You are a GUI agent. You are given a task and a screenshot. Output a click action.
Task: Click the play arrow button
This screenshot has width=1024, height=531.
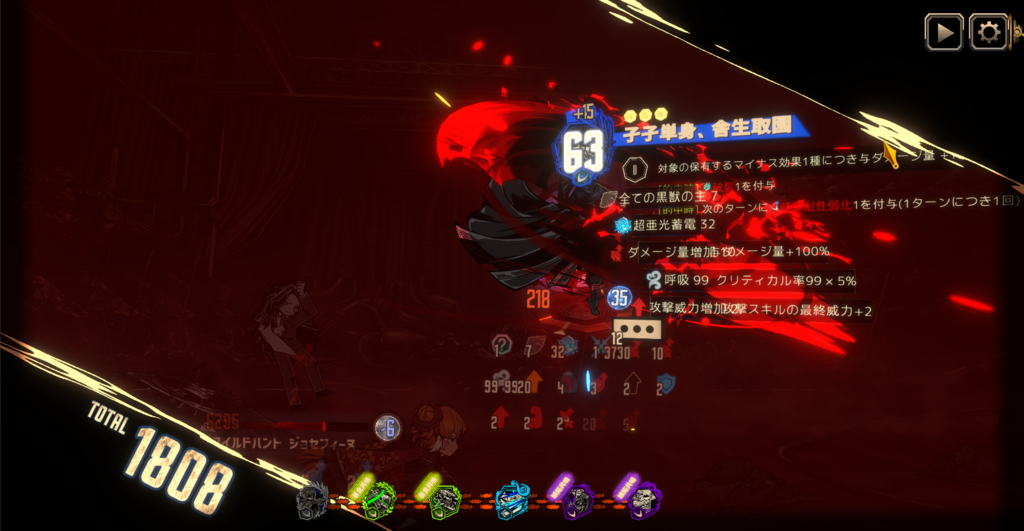pyautogui.click(x=943, y=32)
